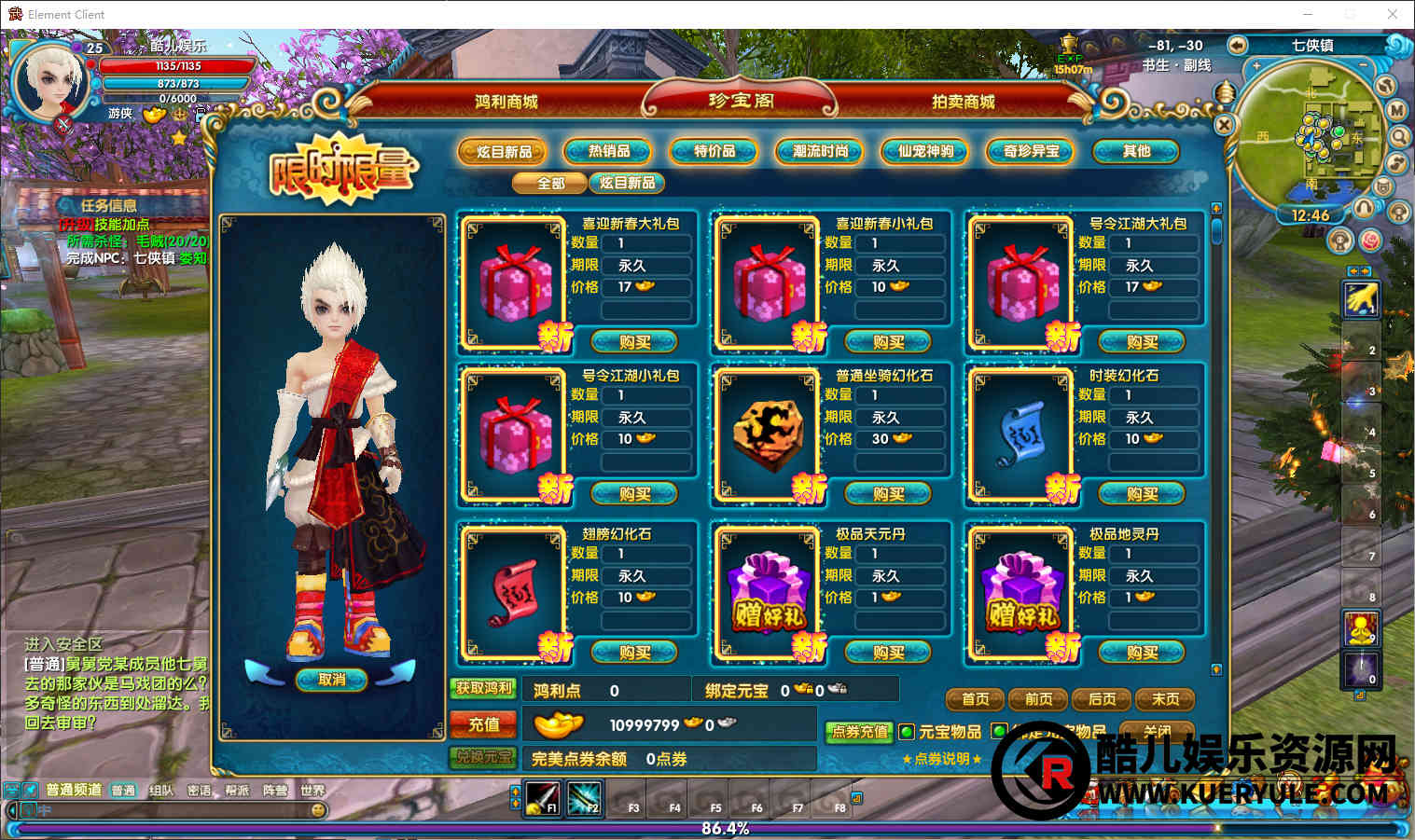Show the 潮流时尚 category
1415x840 pixels.
pos(820,151)
